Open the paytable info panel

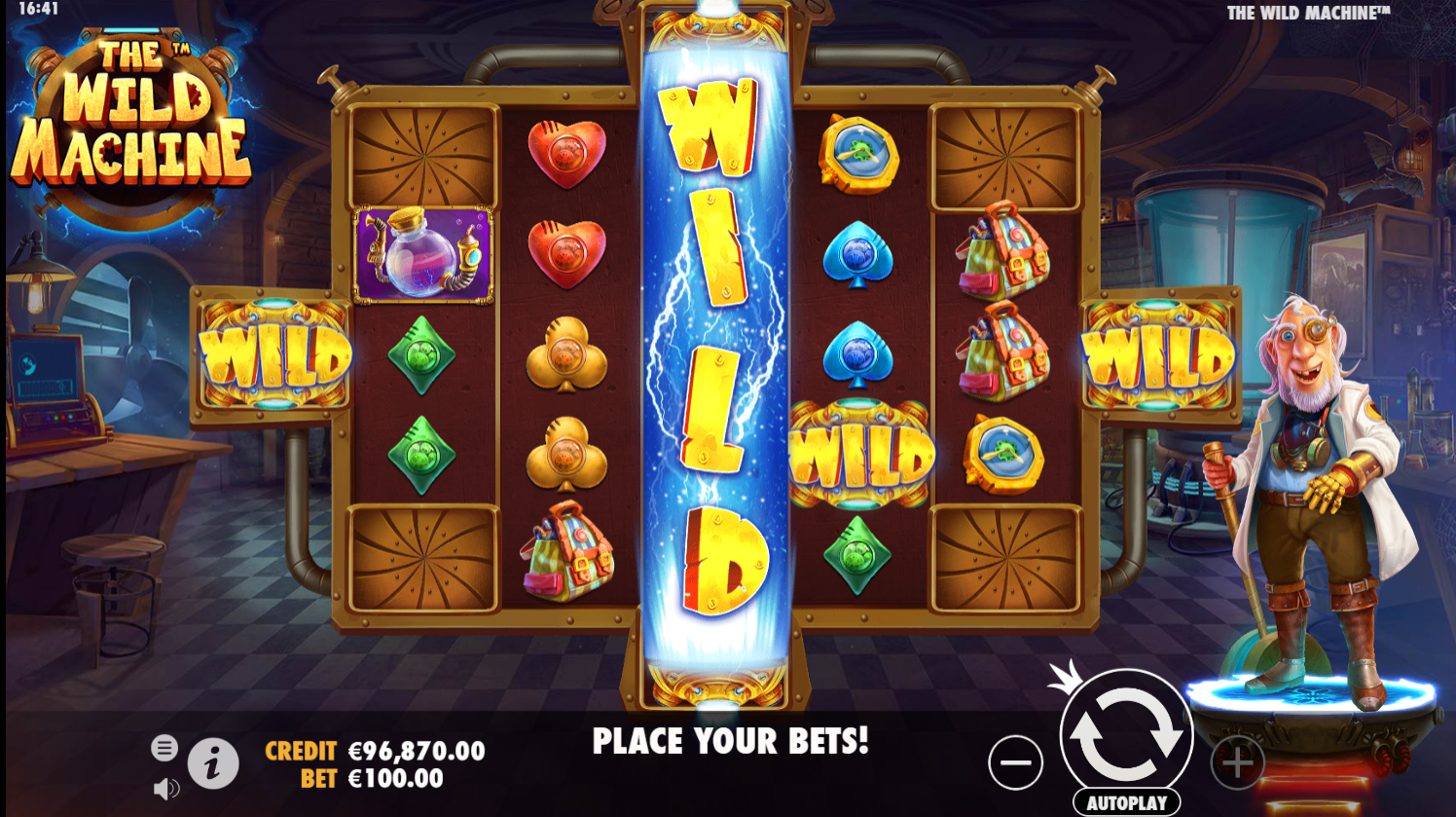tap(213, 763)
